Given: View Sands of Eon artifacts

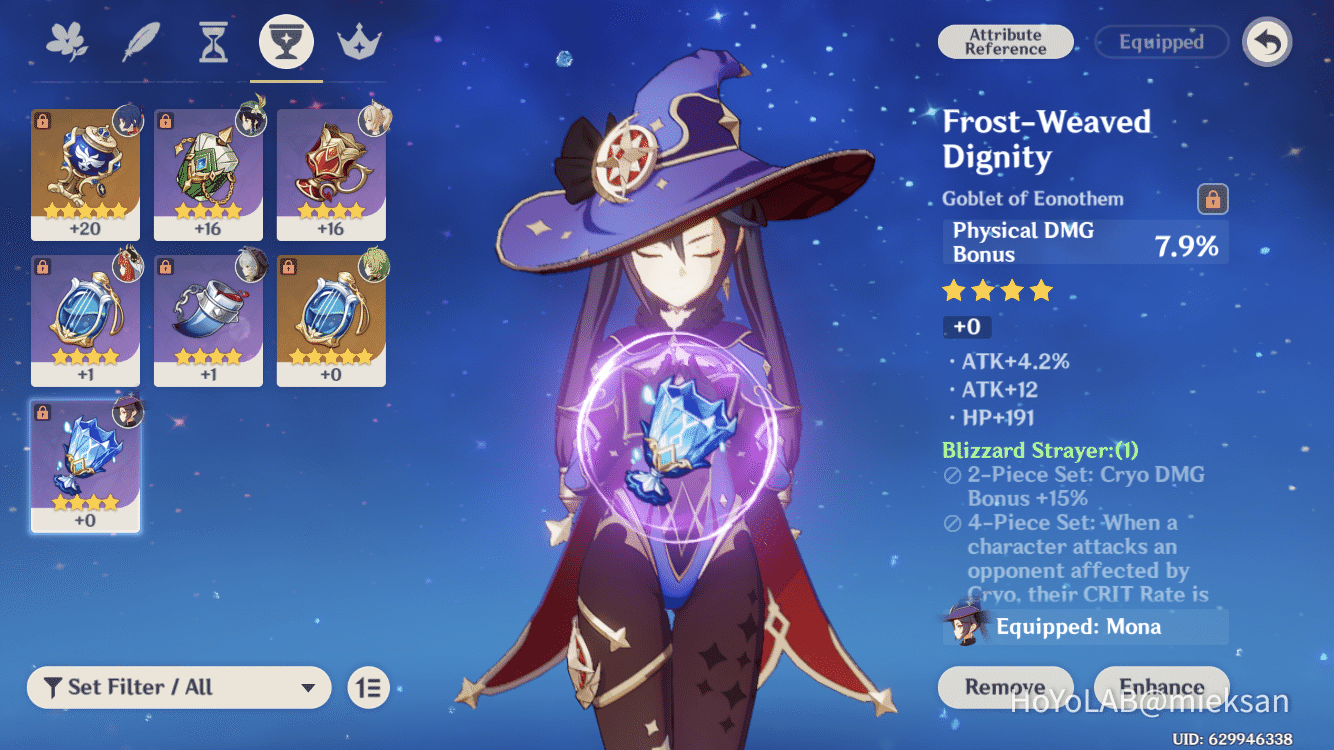Looking at the screenshot, I should click(214, 41).
